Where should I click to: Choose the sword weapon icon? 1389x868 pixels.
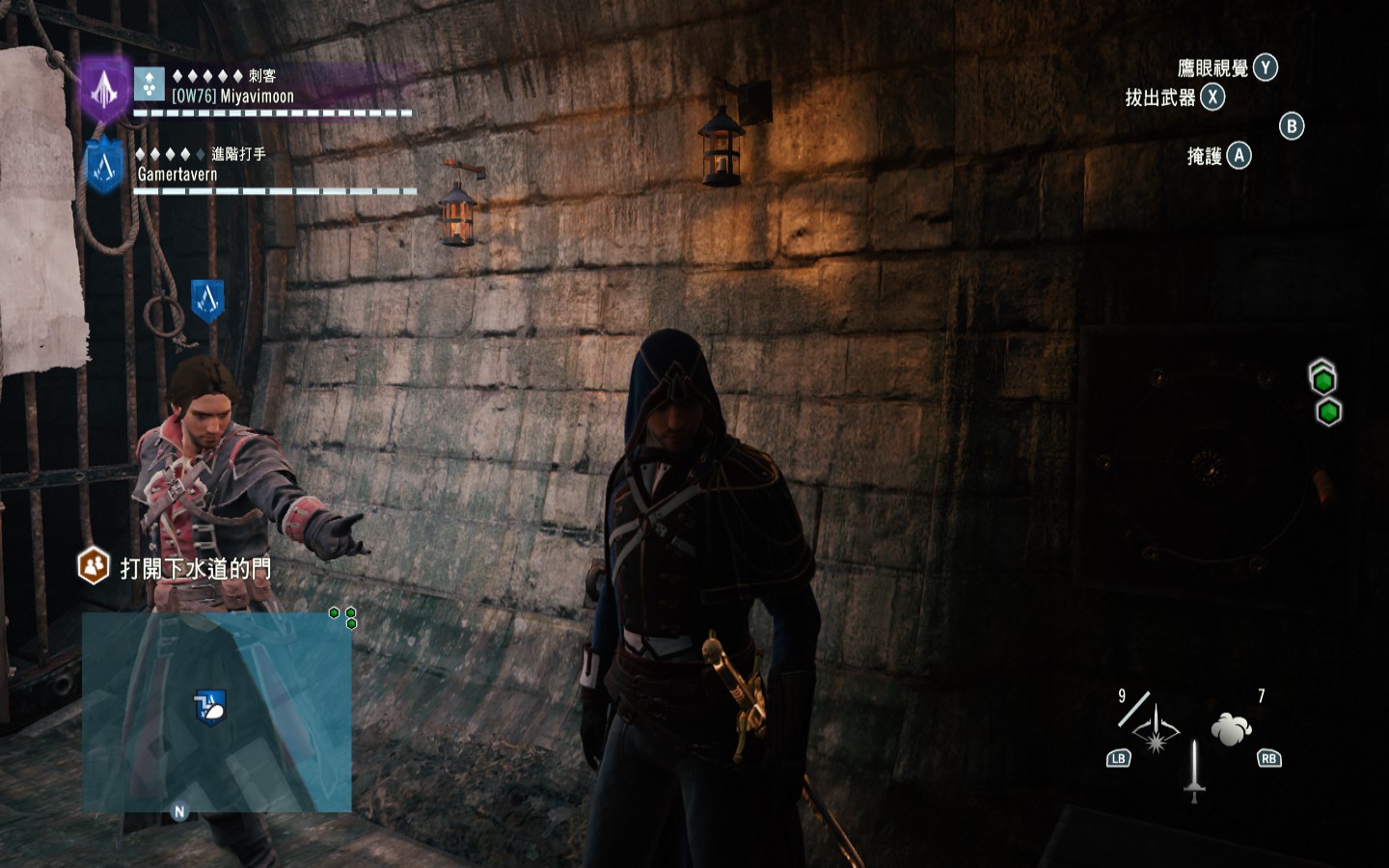pos(1194,771)
